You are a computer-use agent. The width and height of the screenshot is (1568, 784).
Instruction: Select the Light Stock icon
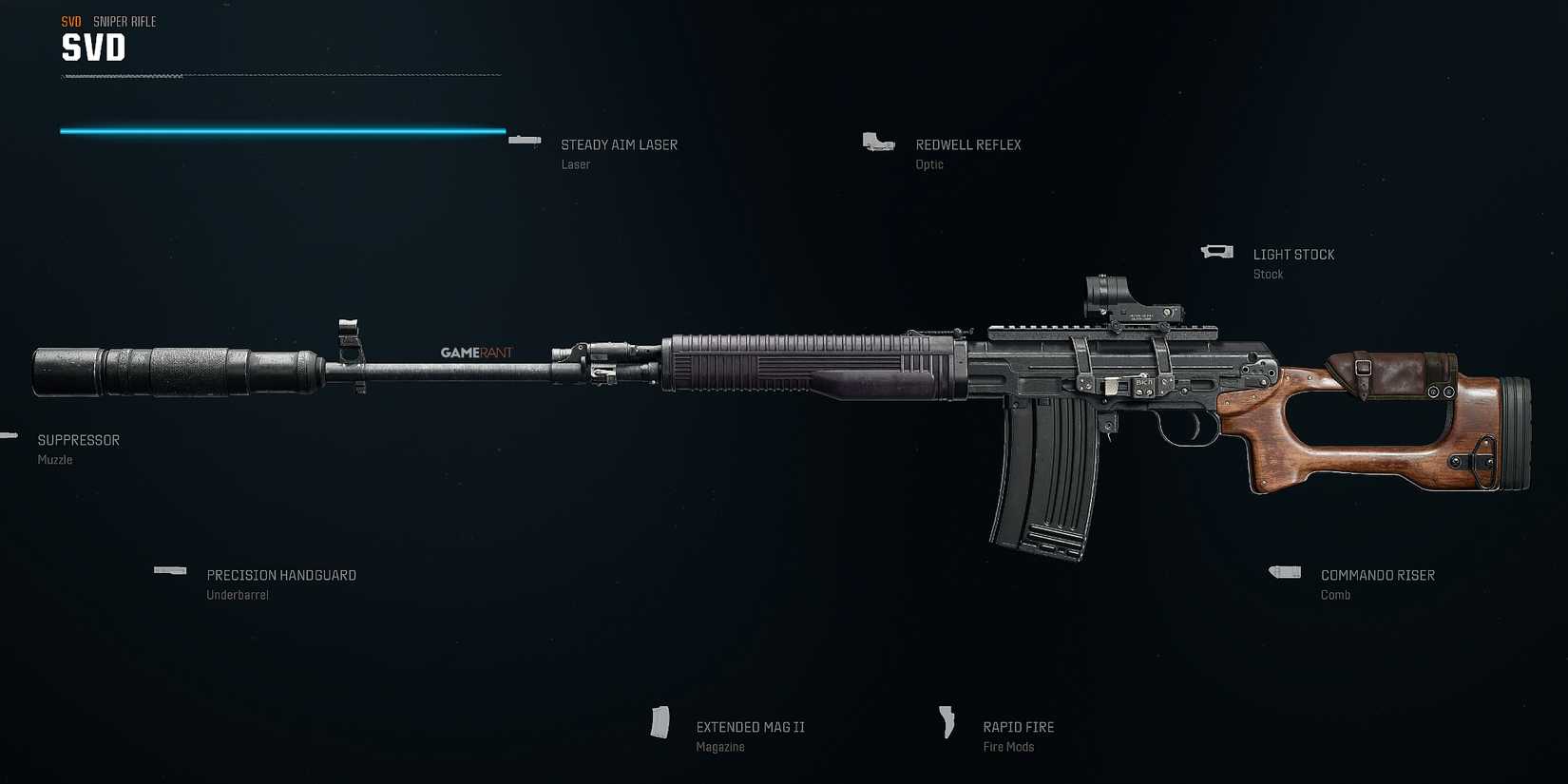[x=1215, y=250]
